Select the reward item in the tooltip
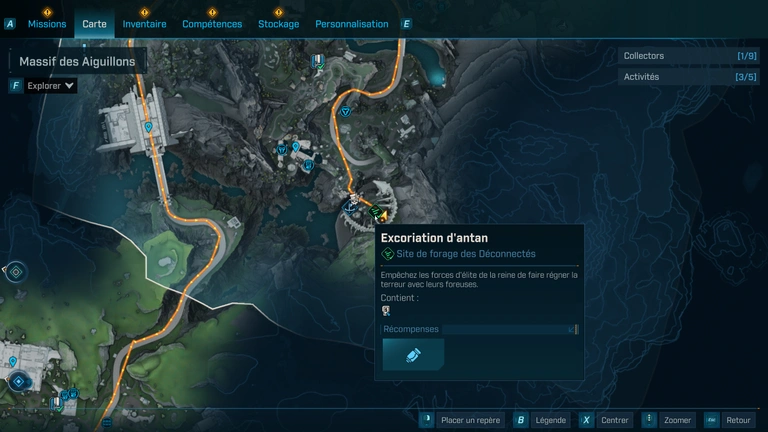This screenshot has width=768, height=432. (413, 355)
